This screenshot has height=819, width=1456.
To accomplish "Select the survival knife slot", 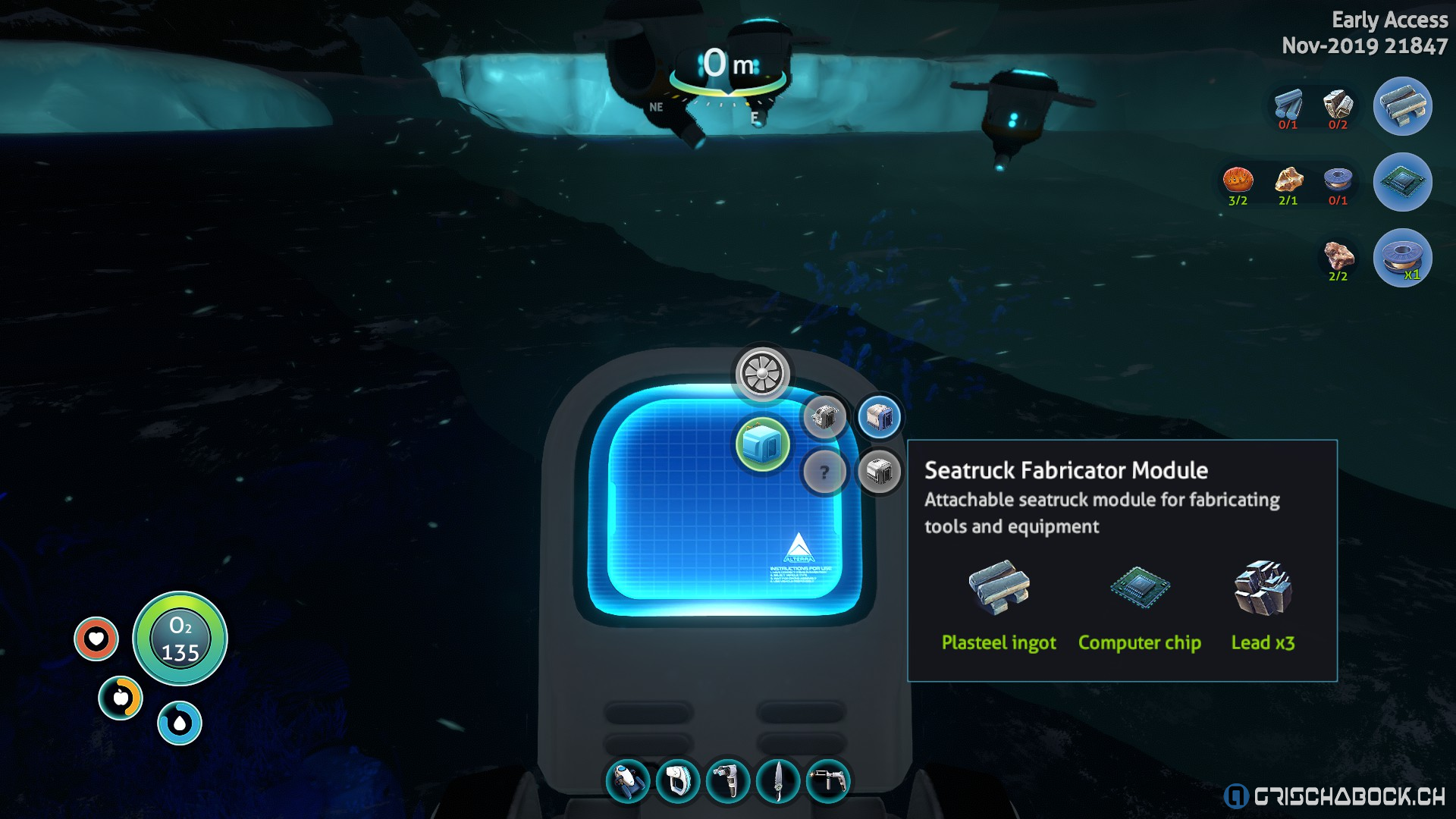I will (778, 781).
